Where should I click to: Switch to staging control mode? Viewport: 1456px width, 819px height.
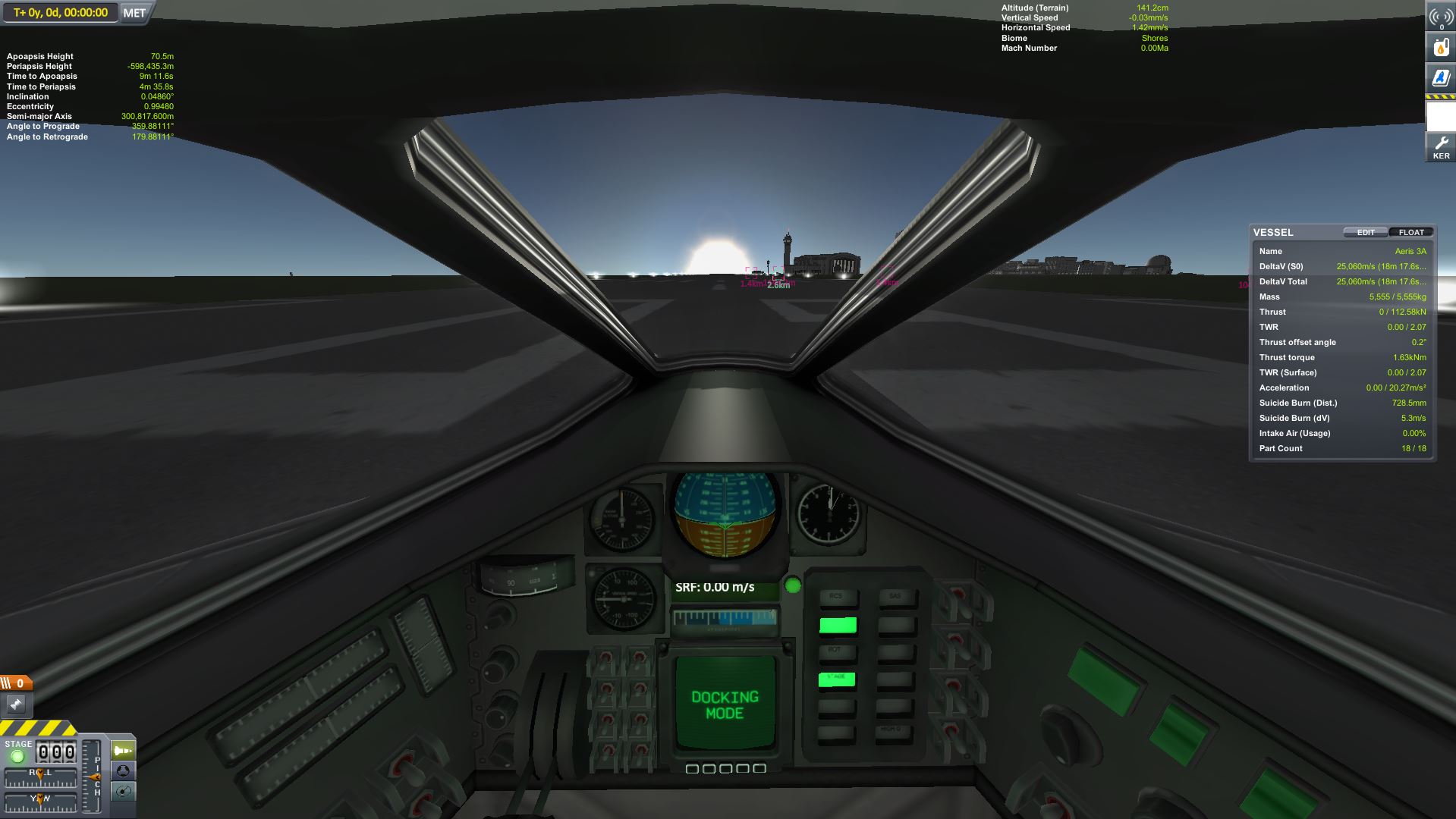click(x=123, y=751)
